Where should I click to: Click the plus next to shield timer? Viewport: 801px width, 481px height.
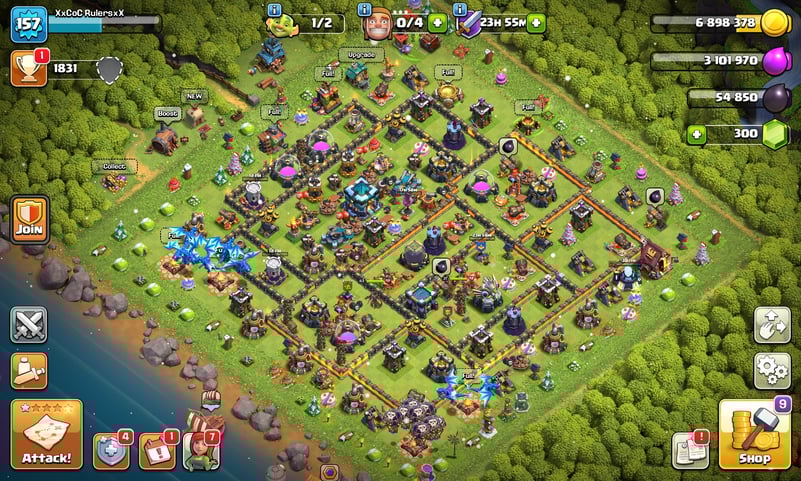point(537,22)
